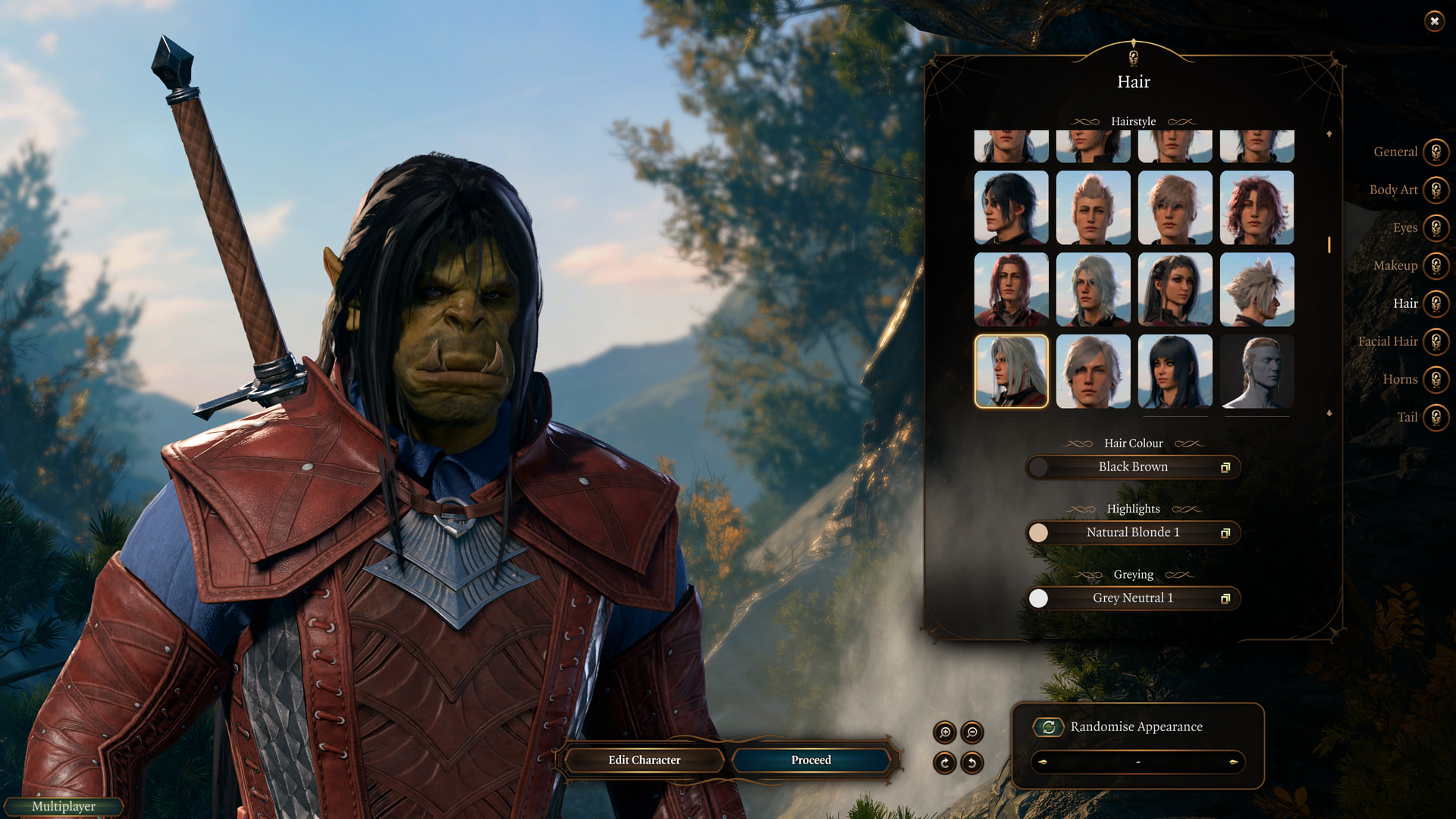
Task: Close the character creation screen
Action: point(1434,21)
